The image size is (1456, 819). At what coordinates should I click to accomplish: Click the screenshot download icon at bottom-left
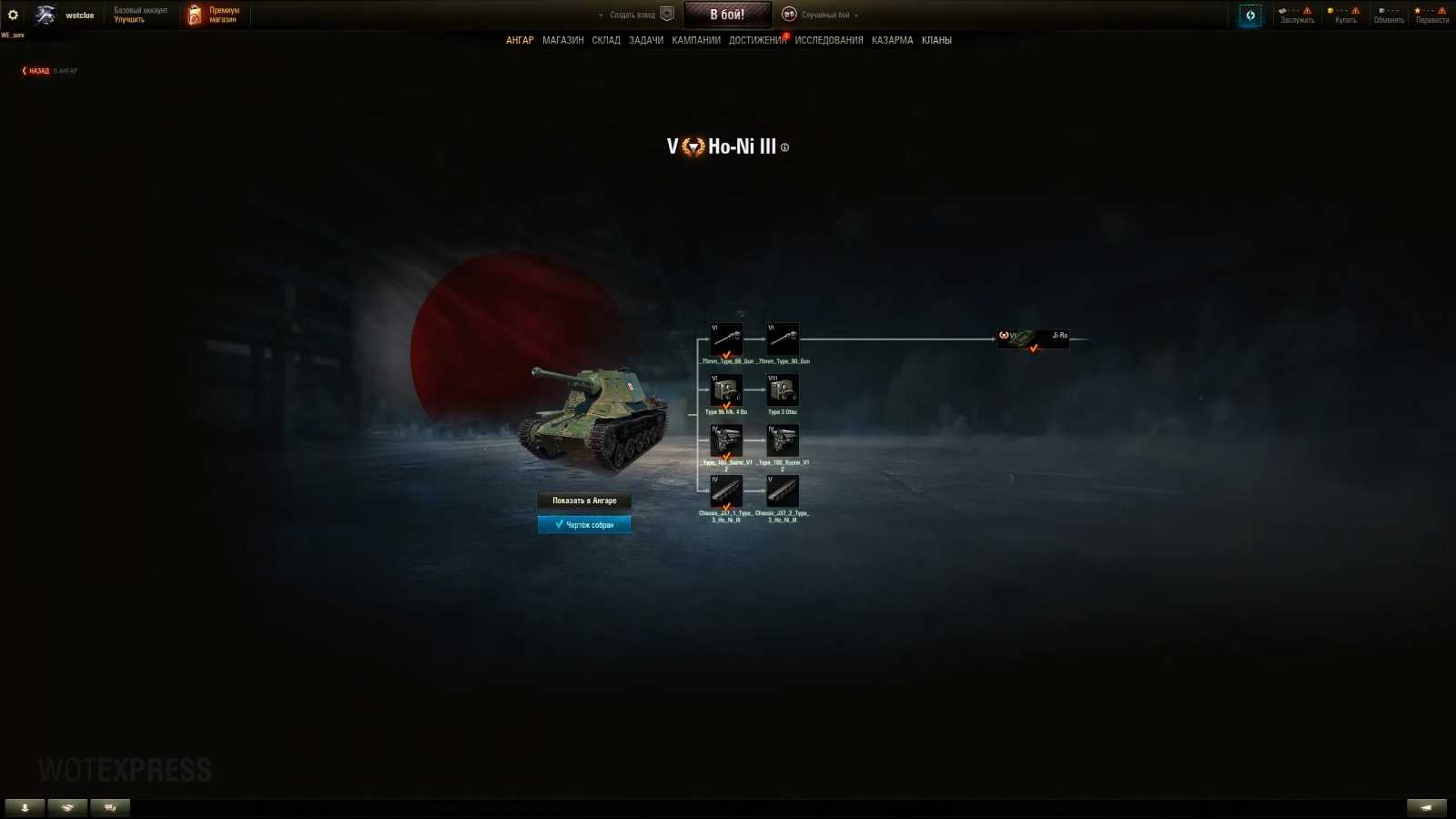pos(25,806)
